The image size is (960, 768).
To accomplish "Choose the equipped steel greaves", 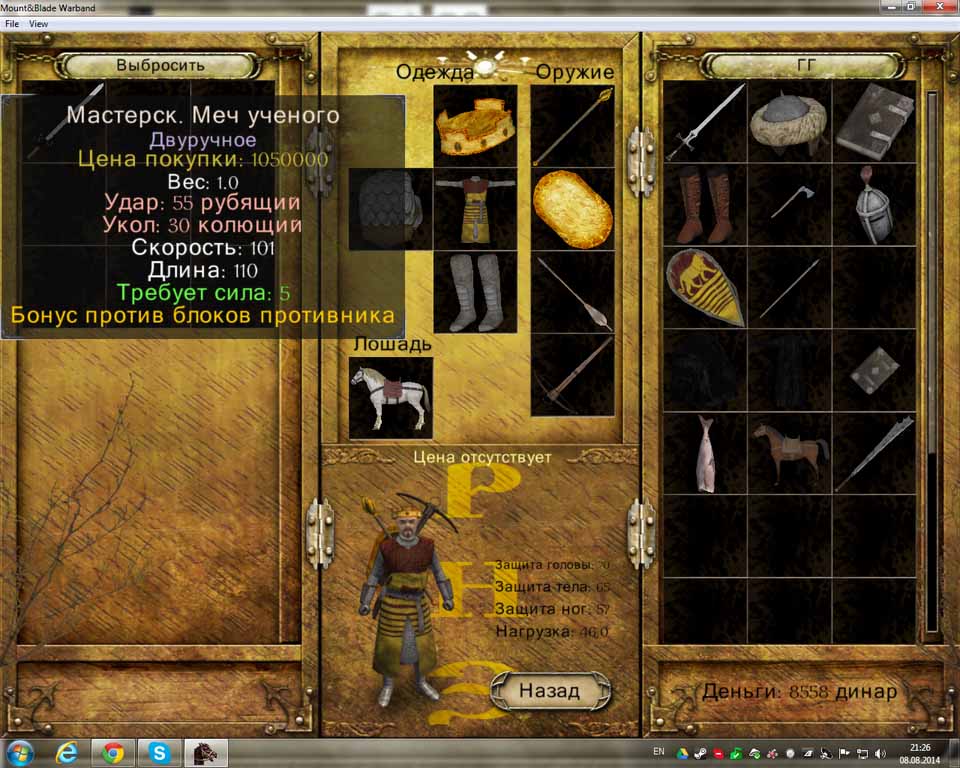I will coord(475,291).
